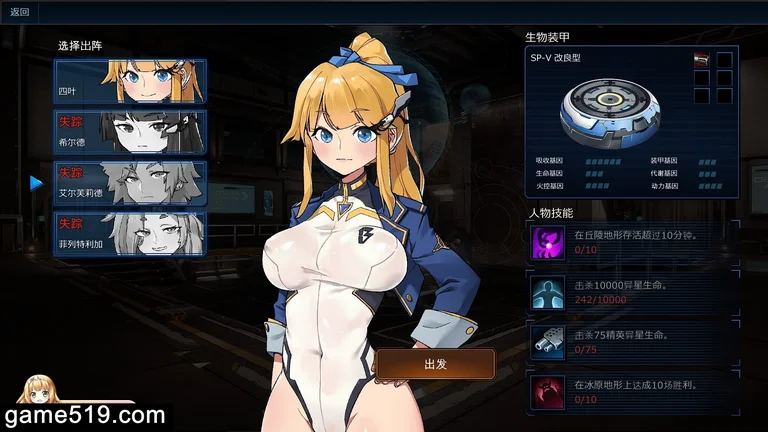Select the red ice terrain victory skill
Image resolution: width=768 pixels, height=432 pixels.
tap(548, 390)
